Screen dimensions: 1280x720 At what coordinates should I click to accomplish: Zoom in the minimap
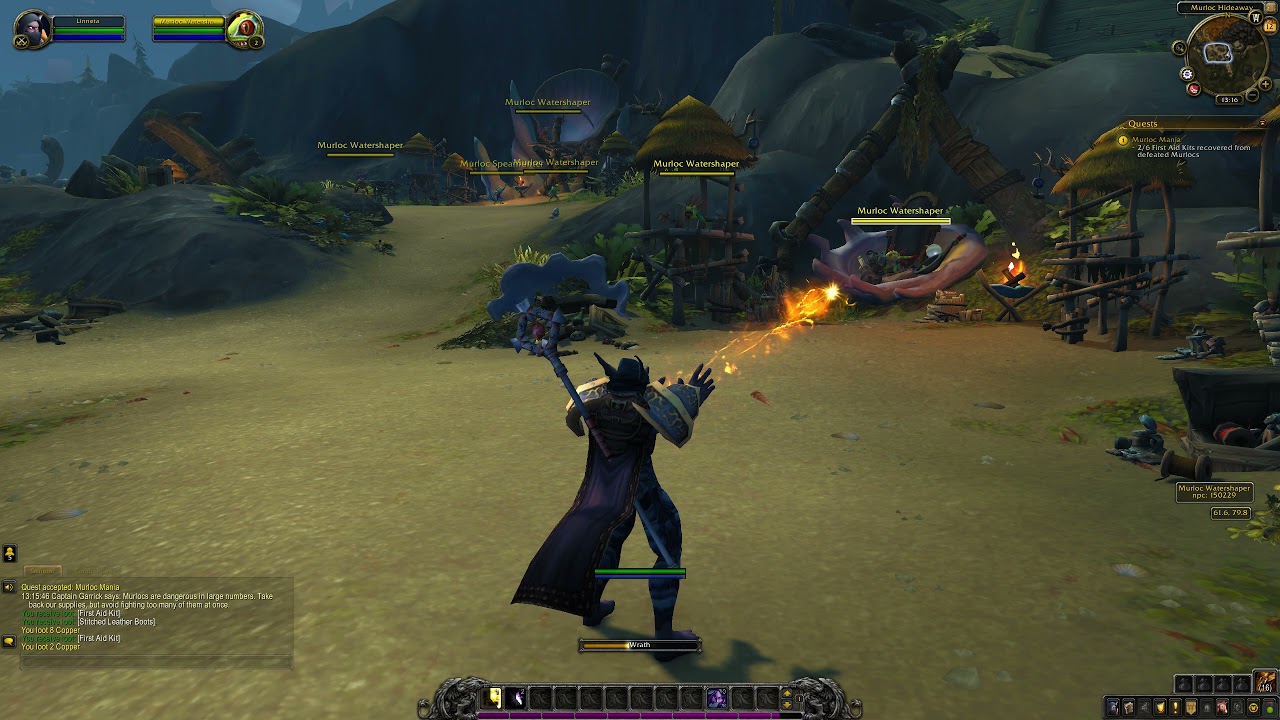1265,84
